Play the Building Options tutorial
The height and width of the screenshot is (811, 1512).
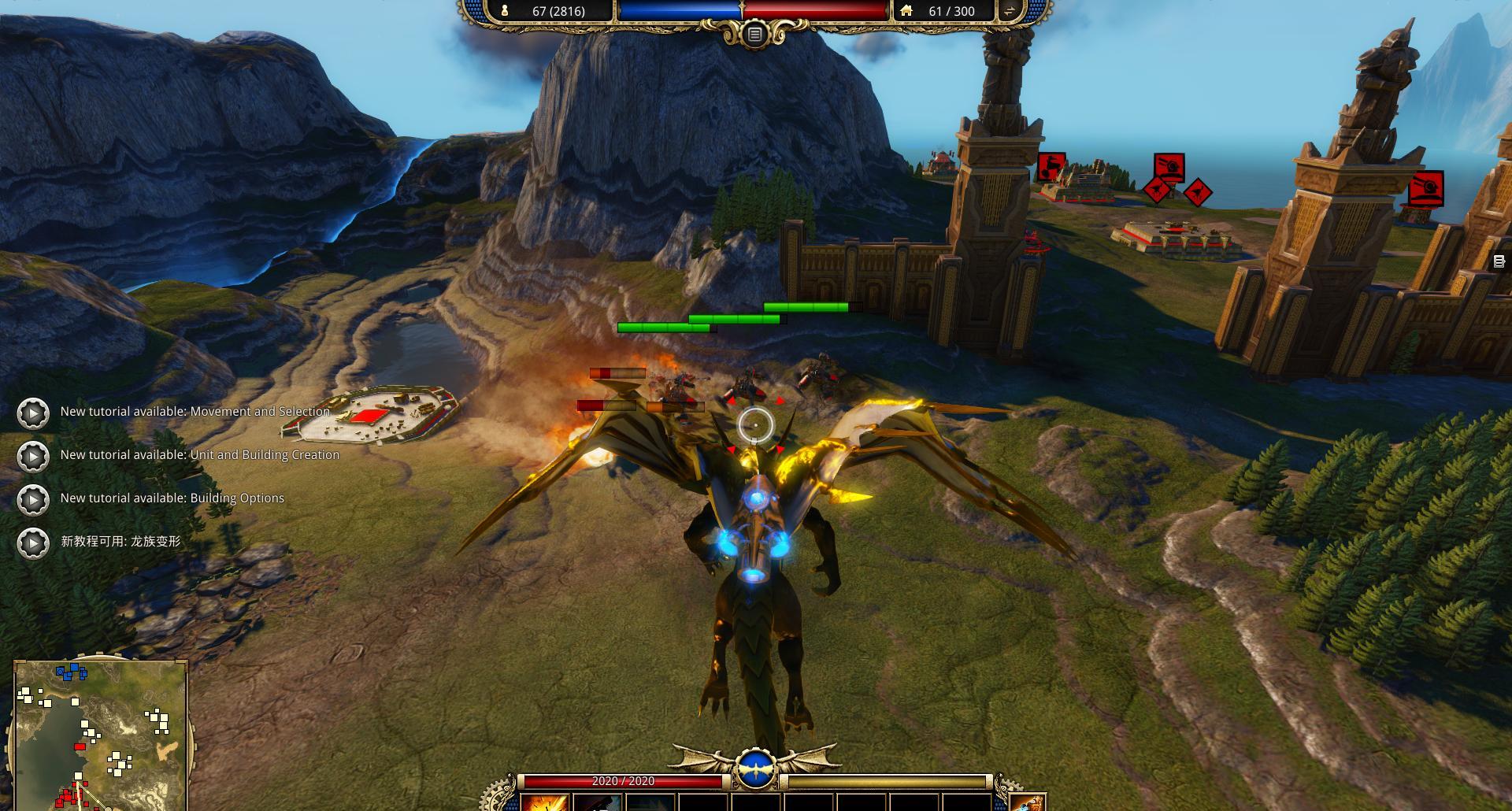pos(33,499)
